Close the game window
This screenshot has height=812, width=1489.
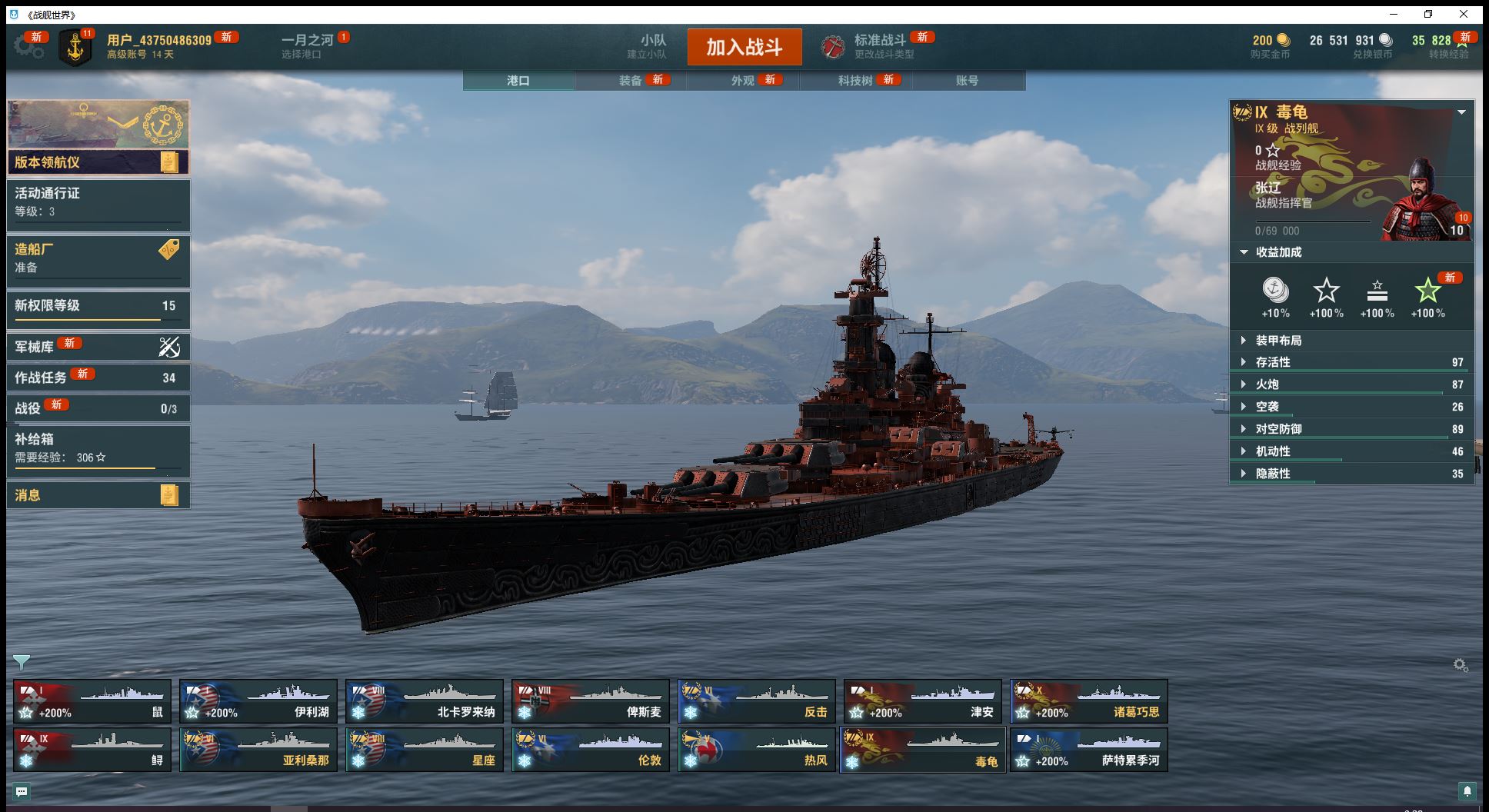pos(1463,14)
